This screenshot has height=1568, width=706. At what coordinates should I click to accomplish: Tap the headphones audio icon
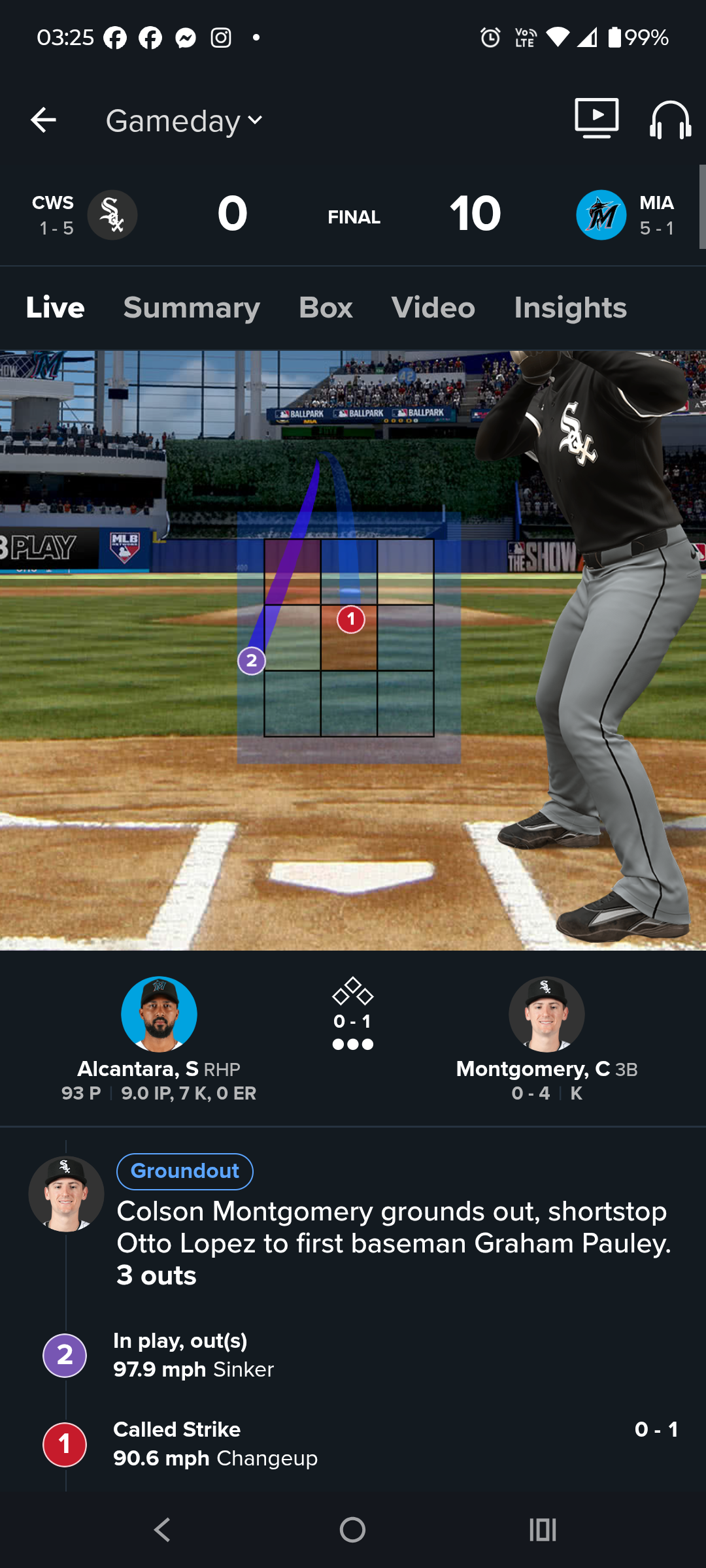click(x=670, y=120)
